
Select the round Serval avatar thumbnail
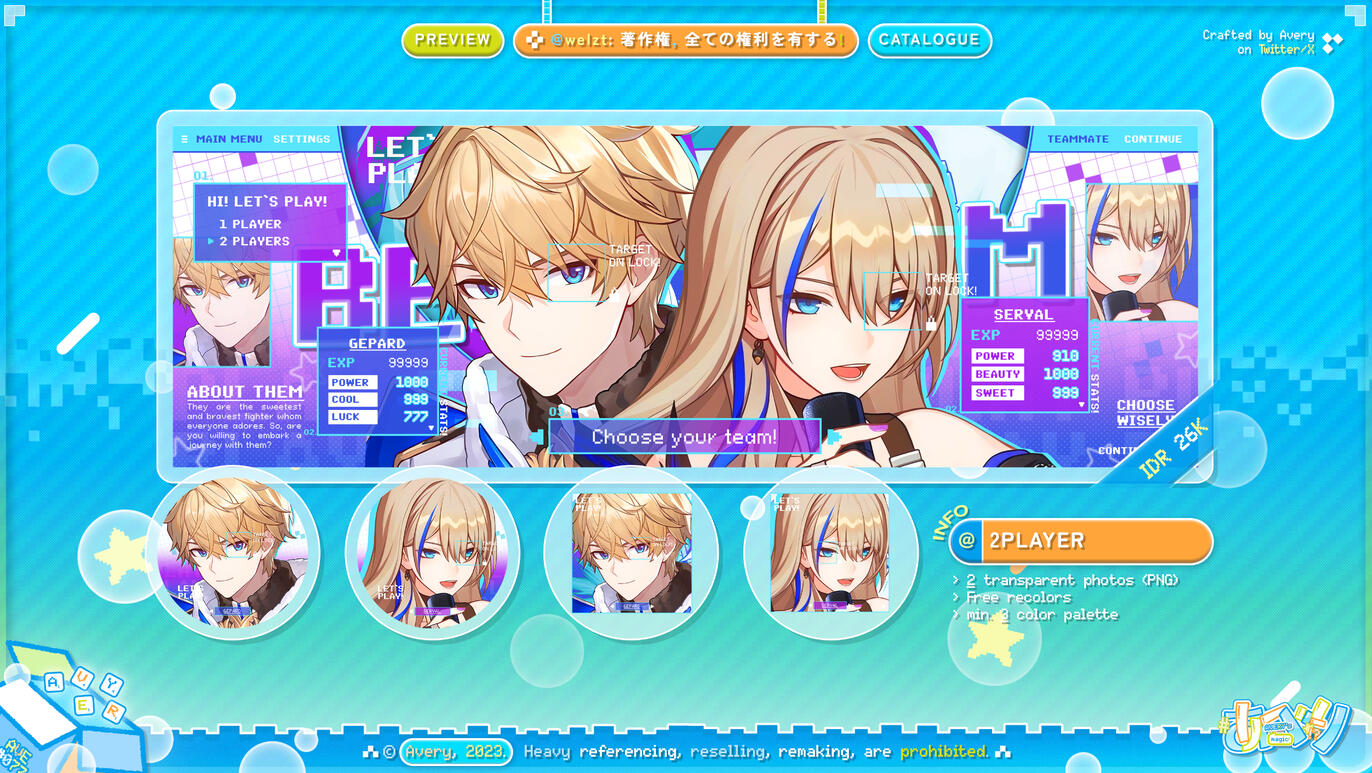pos(432,551)
